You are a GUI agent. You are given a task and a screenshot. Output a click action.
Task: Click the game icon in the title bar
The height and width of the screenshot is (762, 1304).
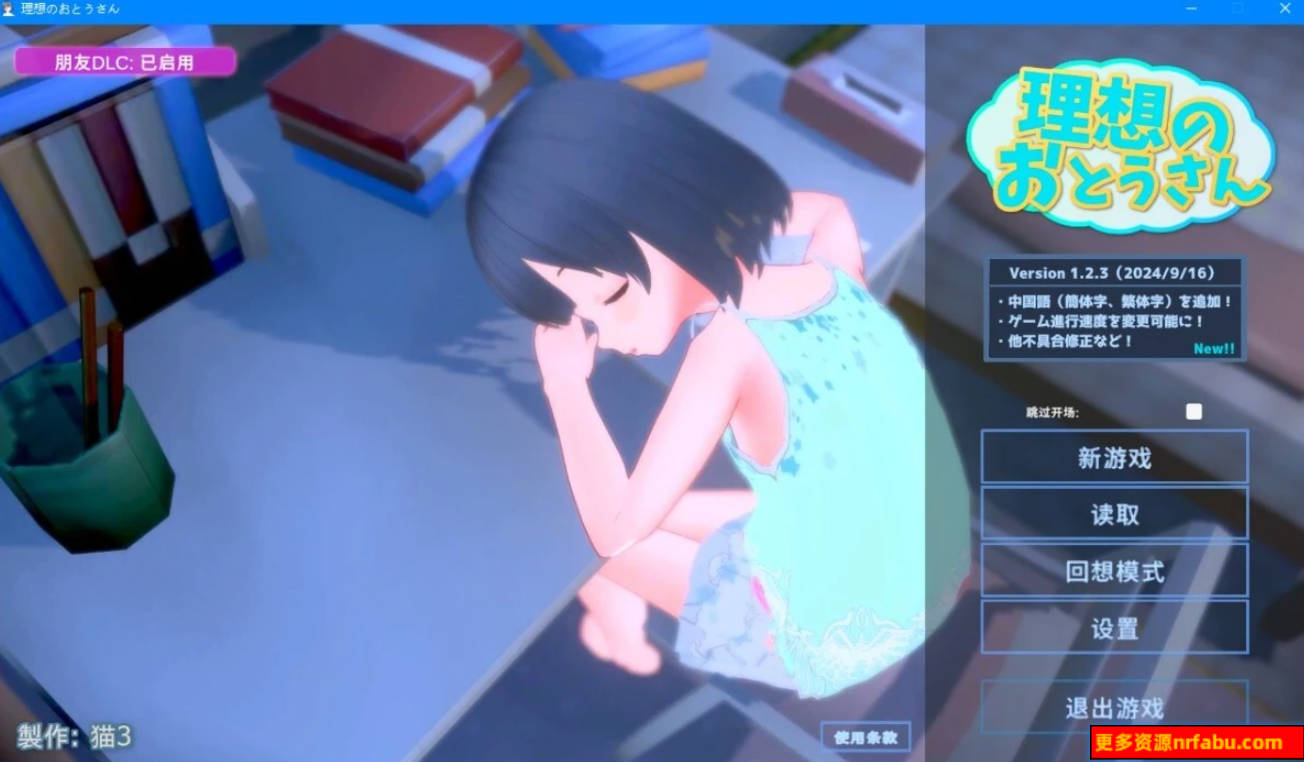10,9
